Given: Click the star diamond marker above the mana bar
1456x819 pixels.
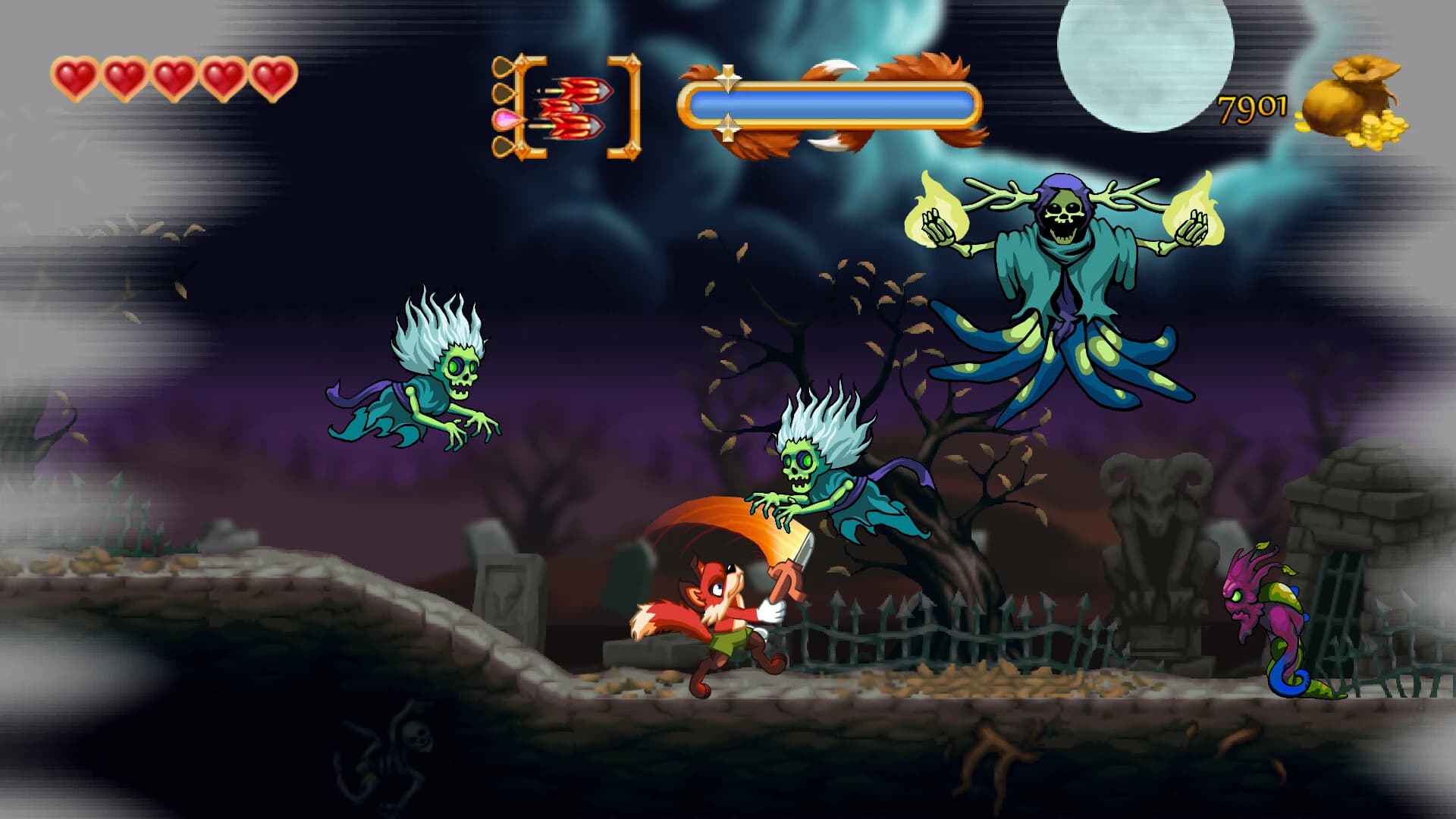Looking at the screenshot, I should pyautogui.click(x=730, y=76).
